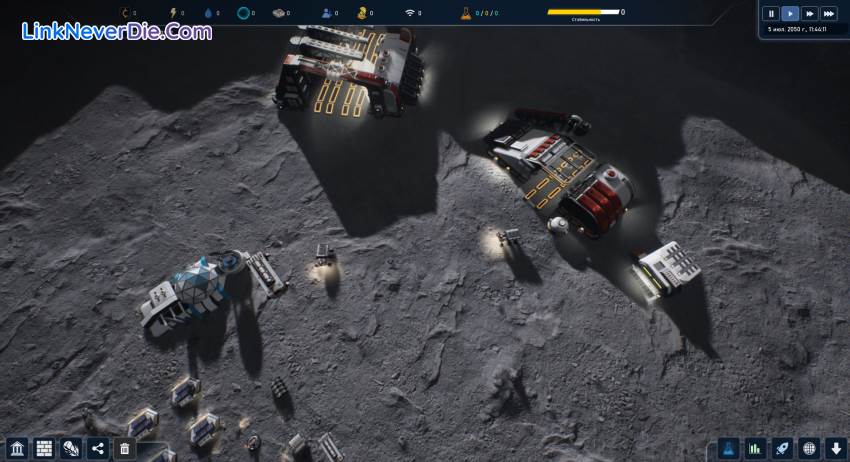Select the fastest triple-arrow speed
The image size is (850, 462).
[829, 14]
